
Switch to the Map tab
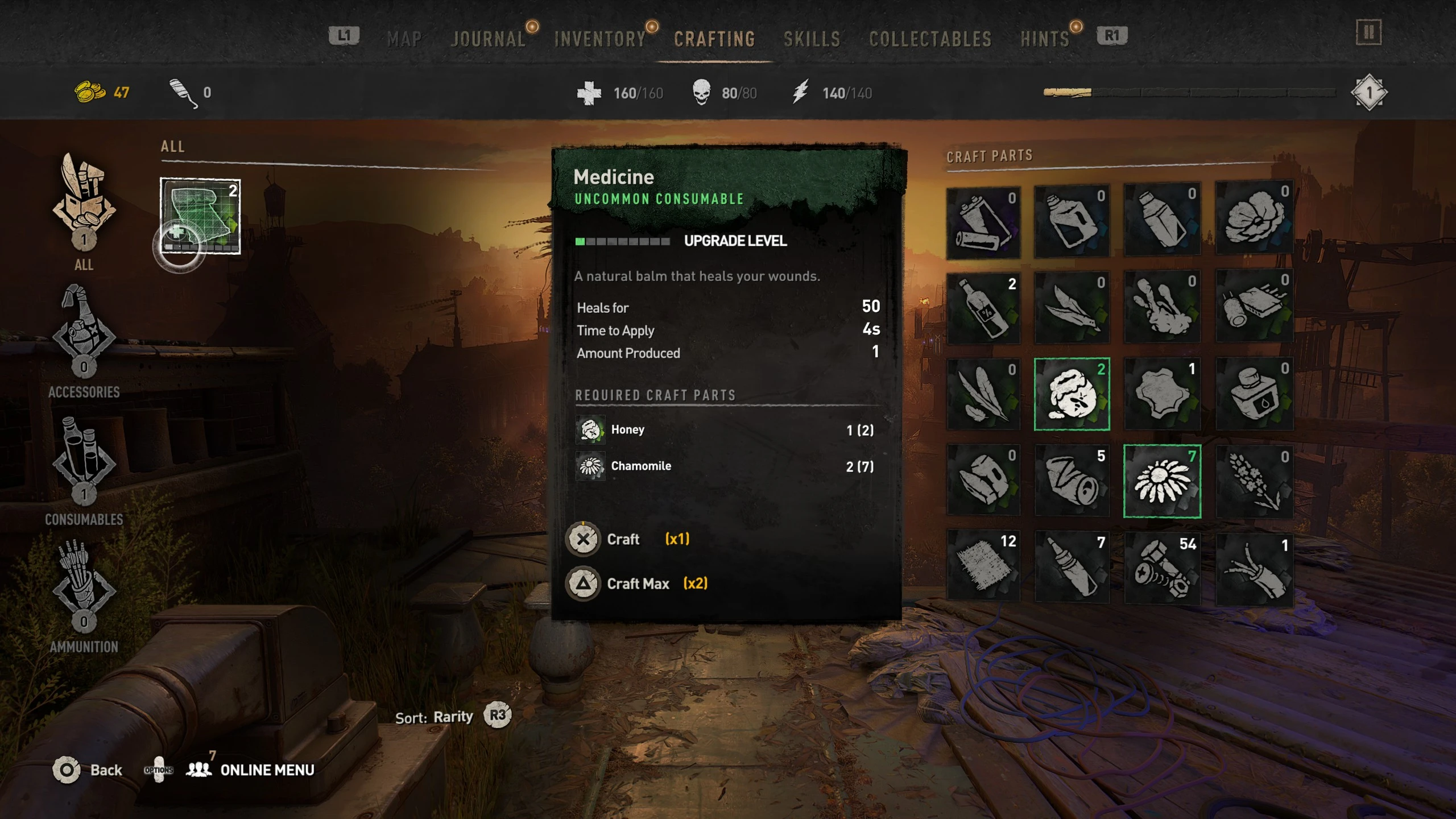click(404, 39)
